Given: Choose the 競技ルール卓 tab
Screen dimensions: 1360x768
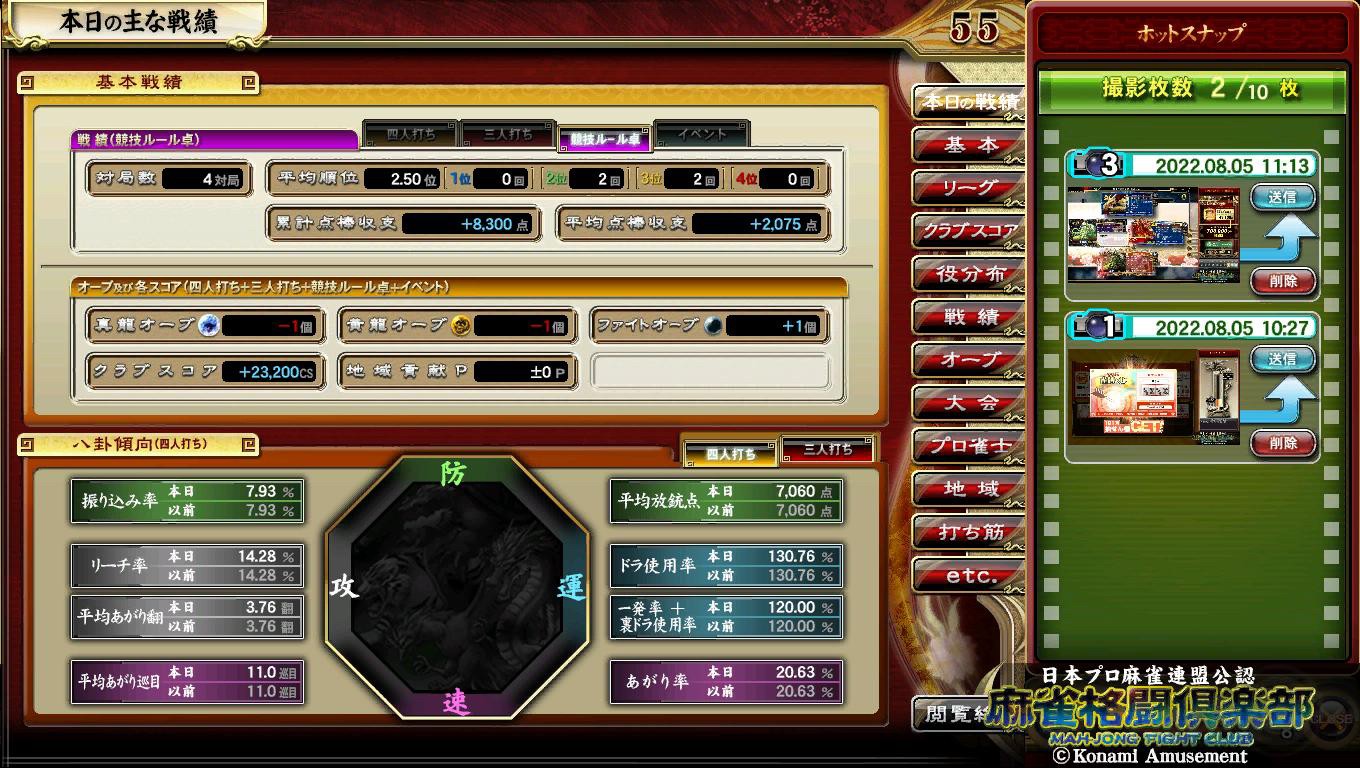Looking at the screenshot, I should point(605,139).
